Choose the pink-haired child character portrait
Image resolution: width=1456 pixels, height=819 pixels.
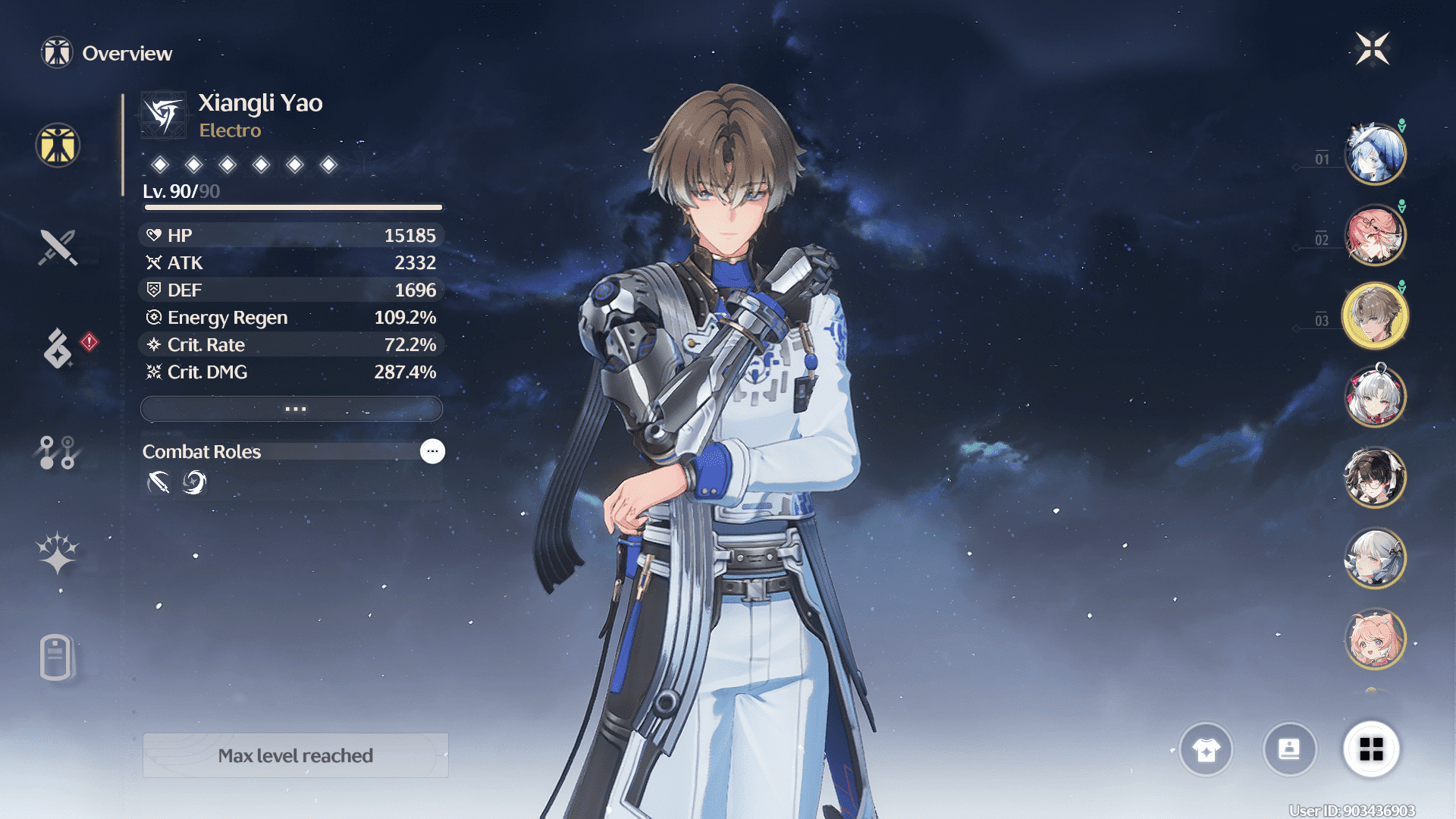pyautogui.click(x=1375, y=639)
